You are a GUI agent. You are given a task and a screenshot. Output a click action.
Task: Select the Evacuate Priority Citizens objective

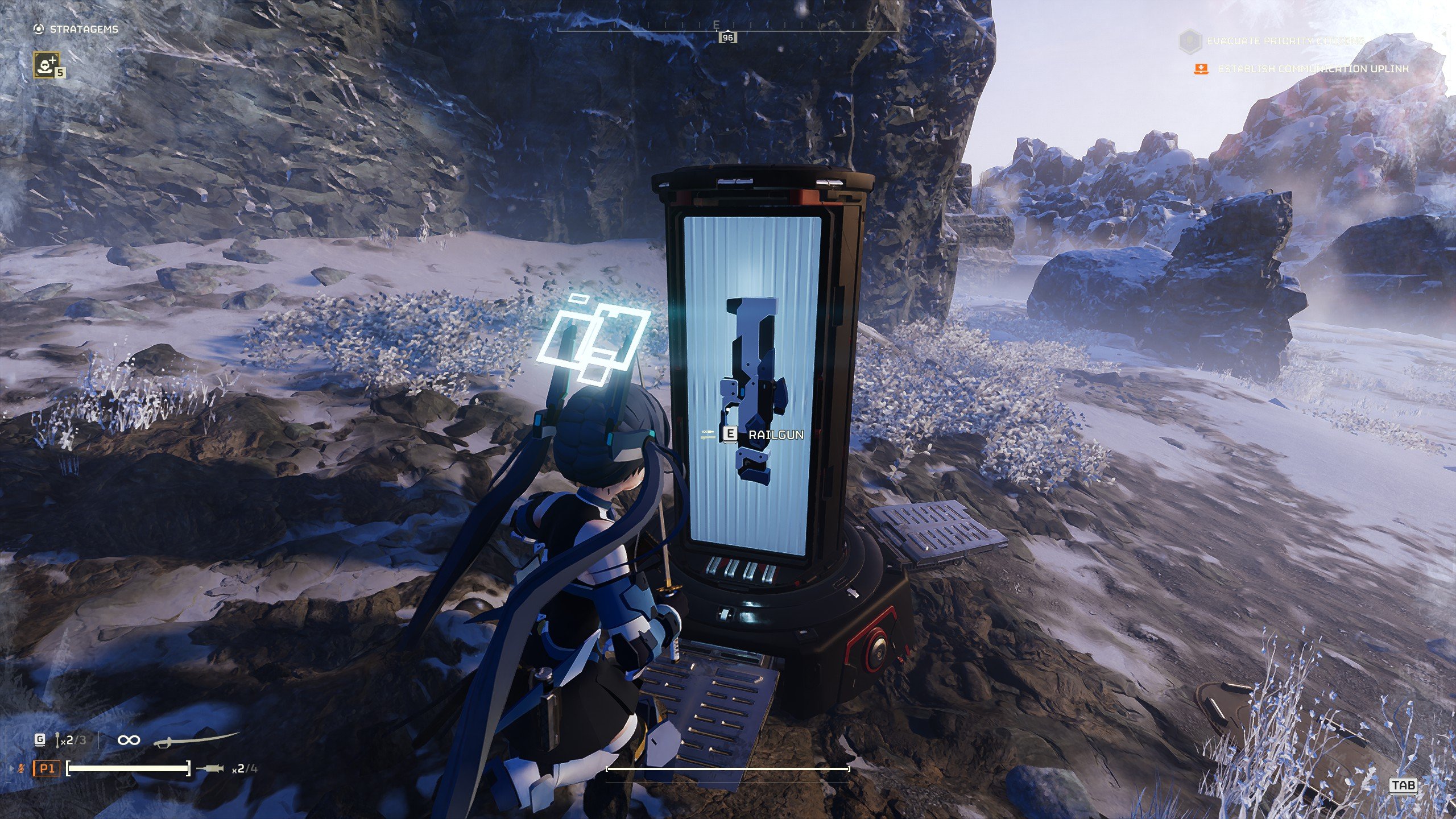coord(1285,42)
